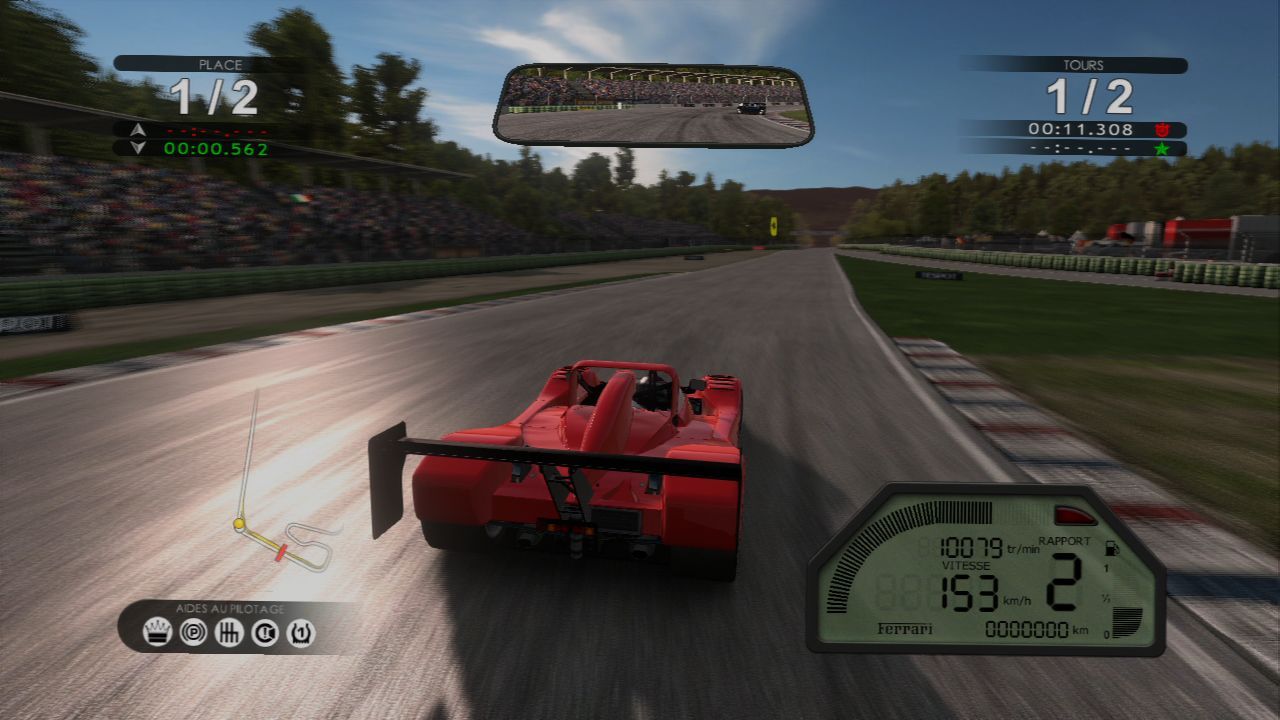Click the gearbox transmission aid icon
The height and width of the screenshot is (720, 1280).
229,632
